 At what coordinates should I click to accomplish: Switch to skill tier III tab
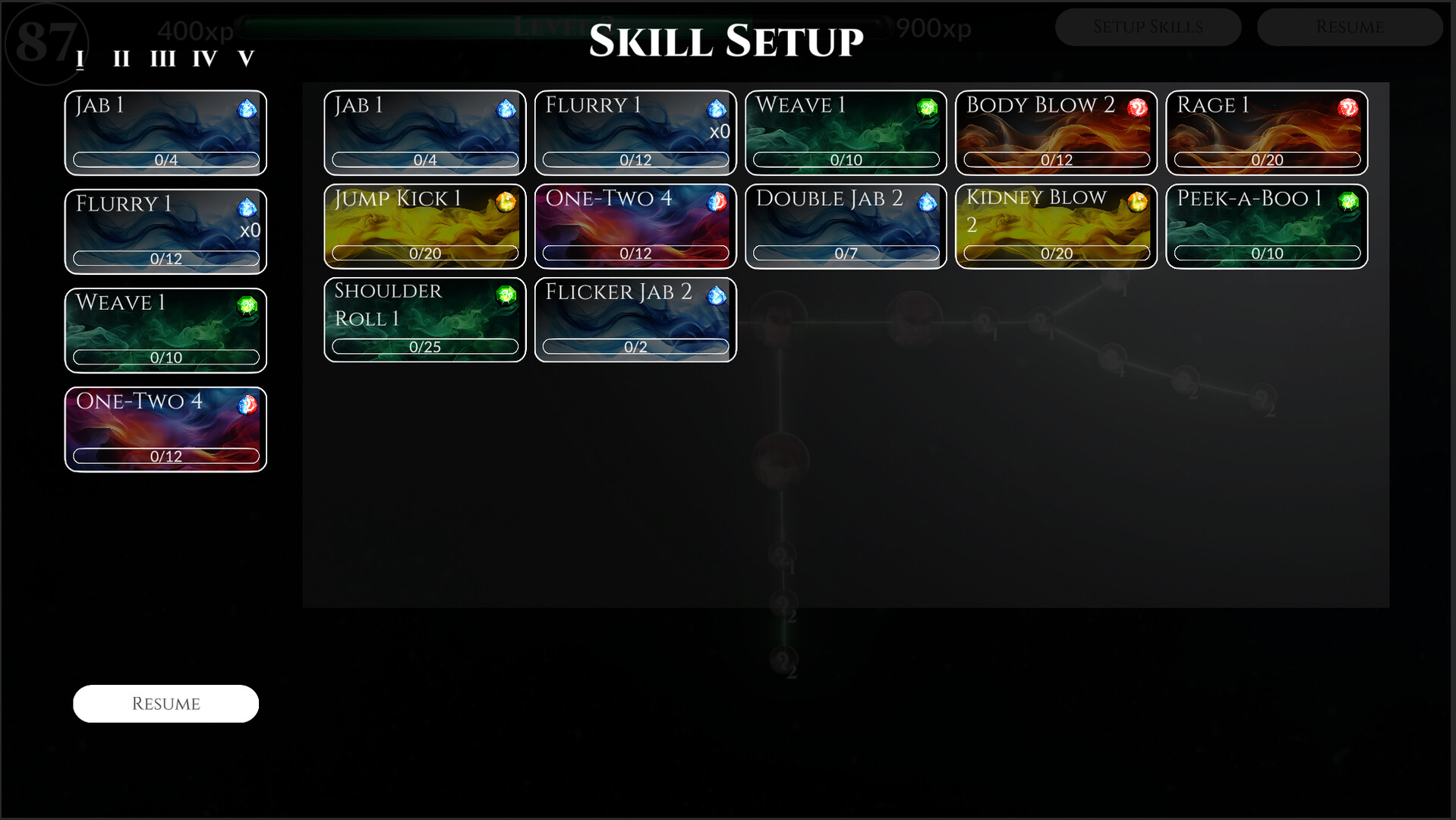163,57
